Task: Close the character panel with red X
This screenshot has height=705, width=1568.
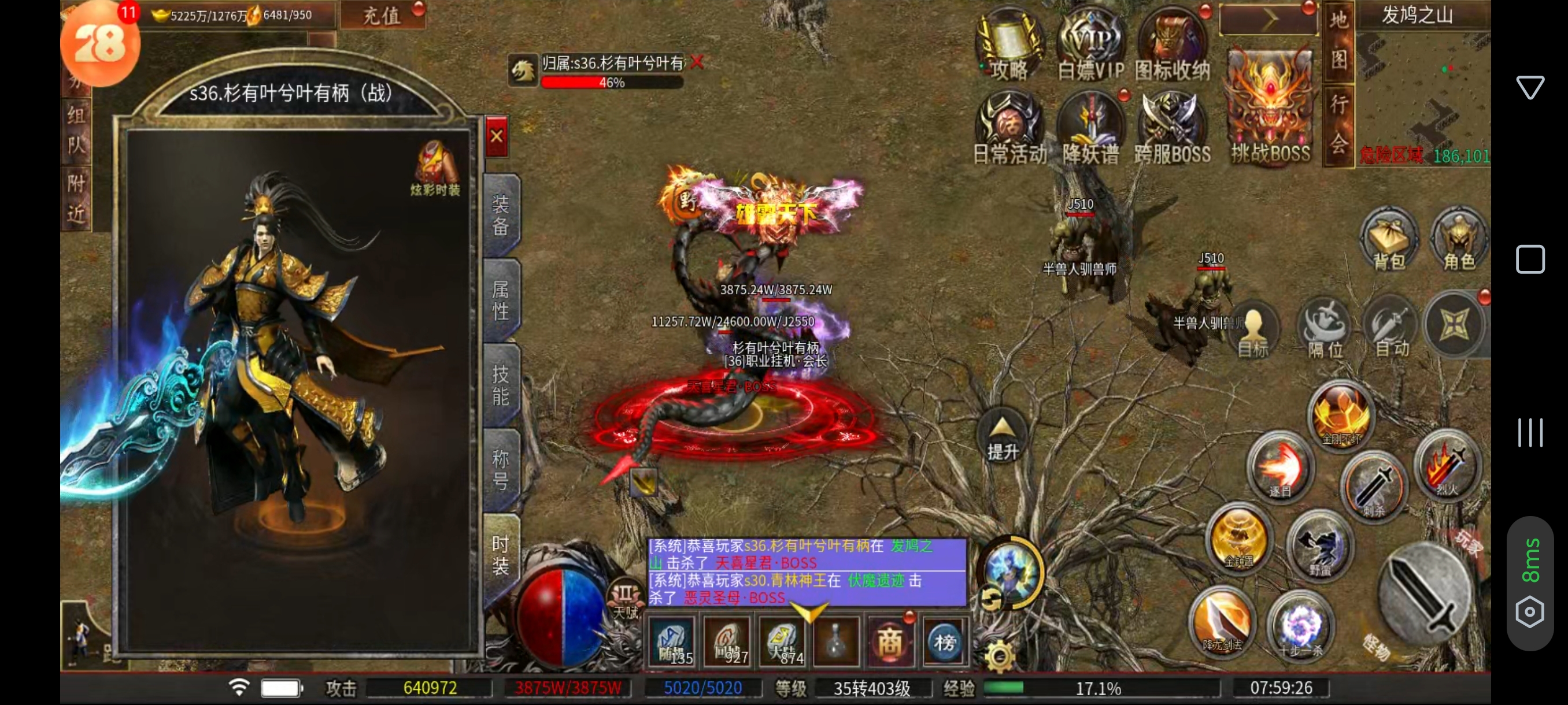Action: [497, 136]
